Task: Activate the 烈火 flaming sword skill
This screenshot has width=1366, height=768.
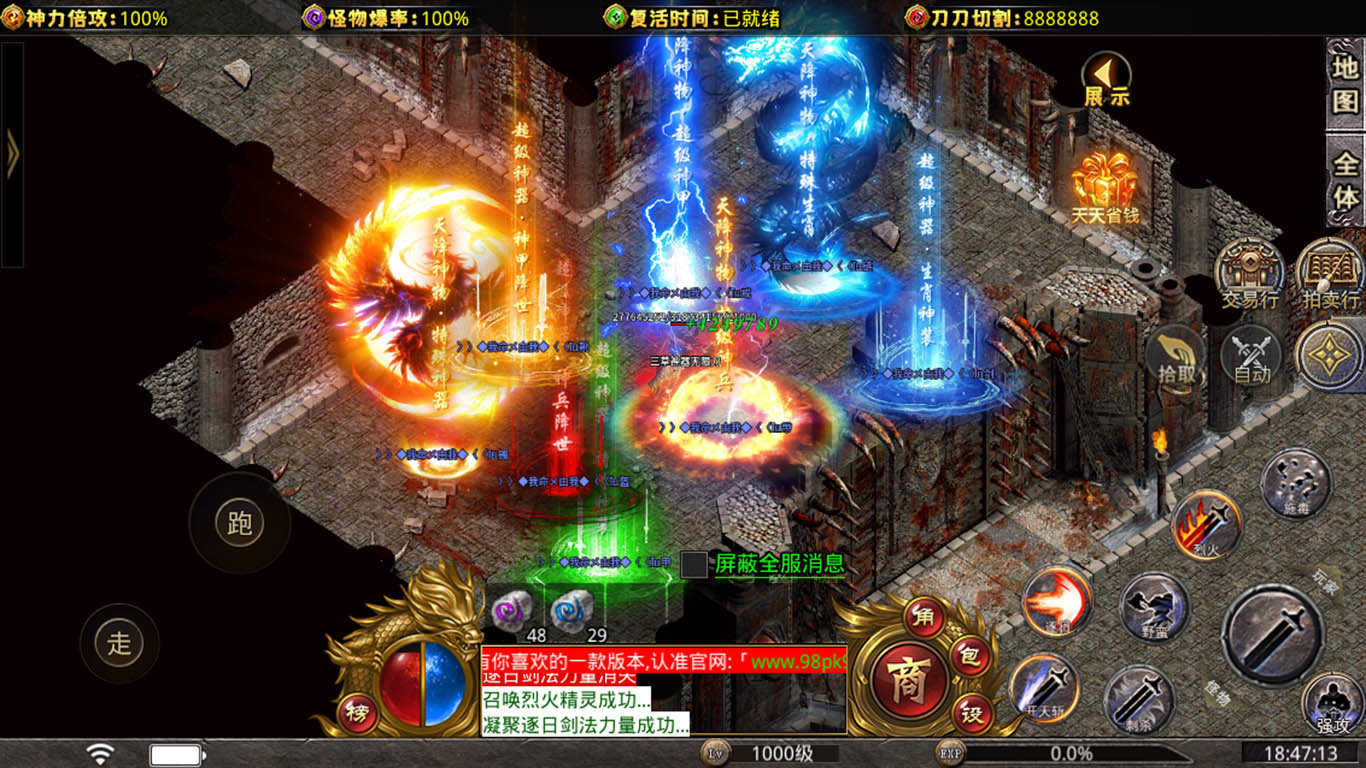Action: pyautogui.click(x=1207, y=524)
